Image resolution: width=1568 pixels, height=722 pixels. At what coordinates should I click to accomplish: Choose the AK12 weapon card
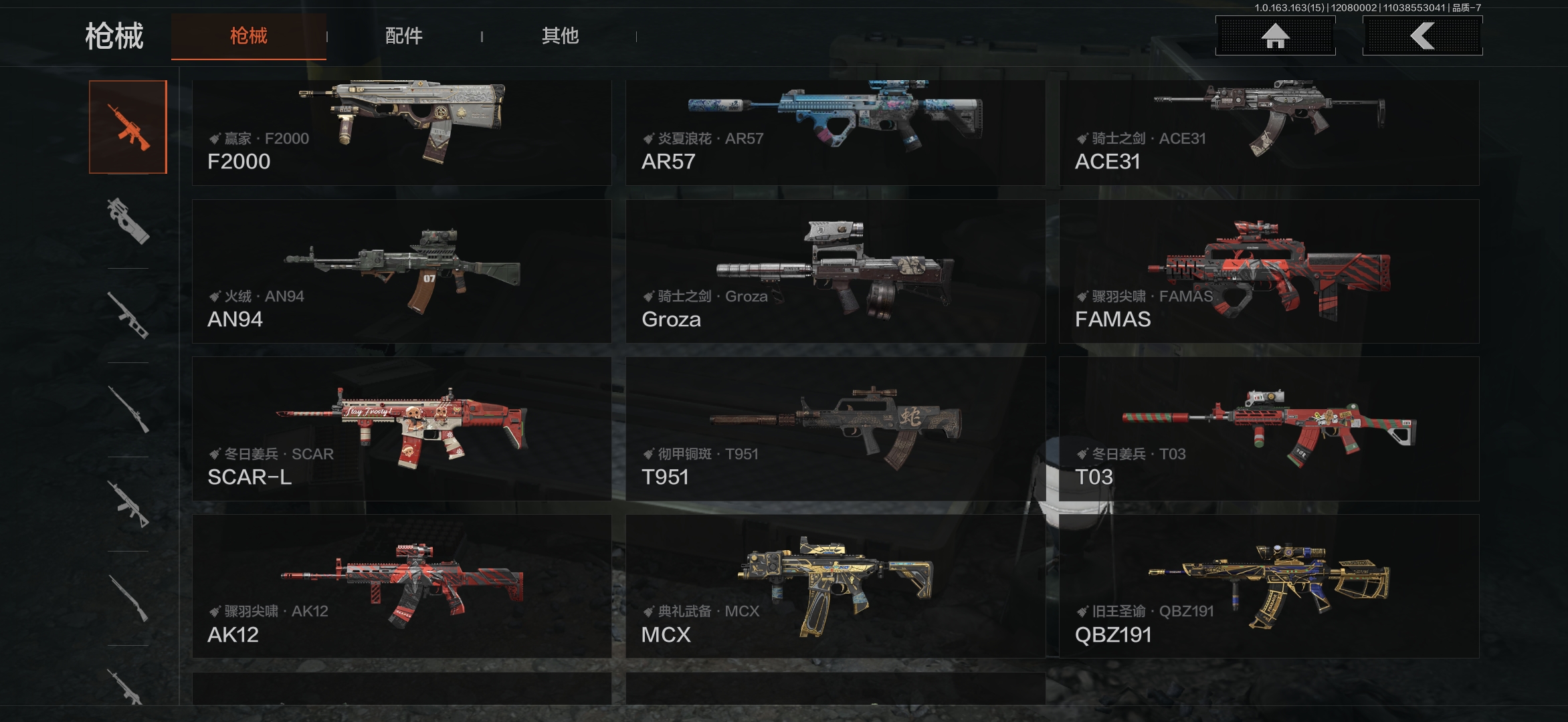click(401, 586)
